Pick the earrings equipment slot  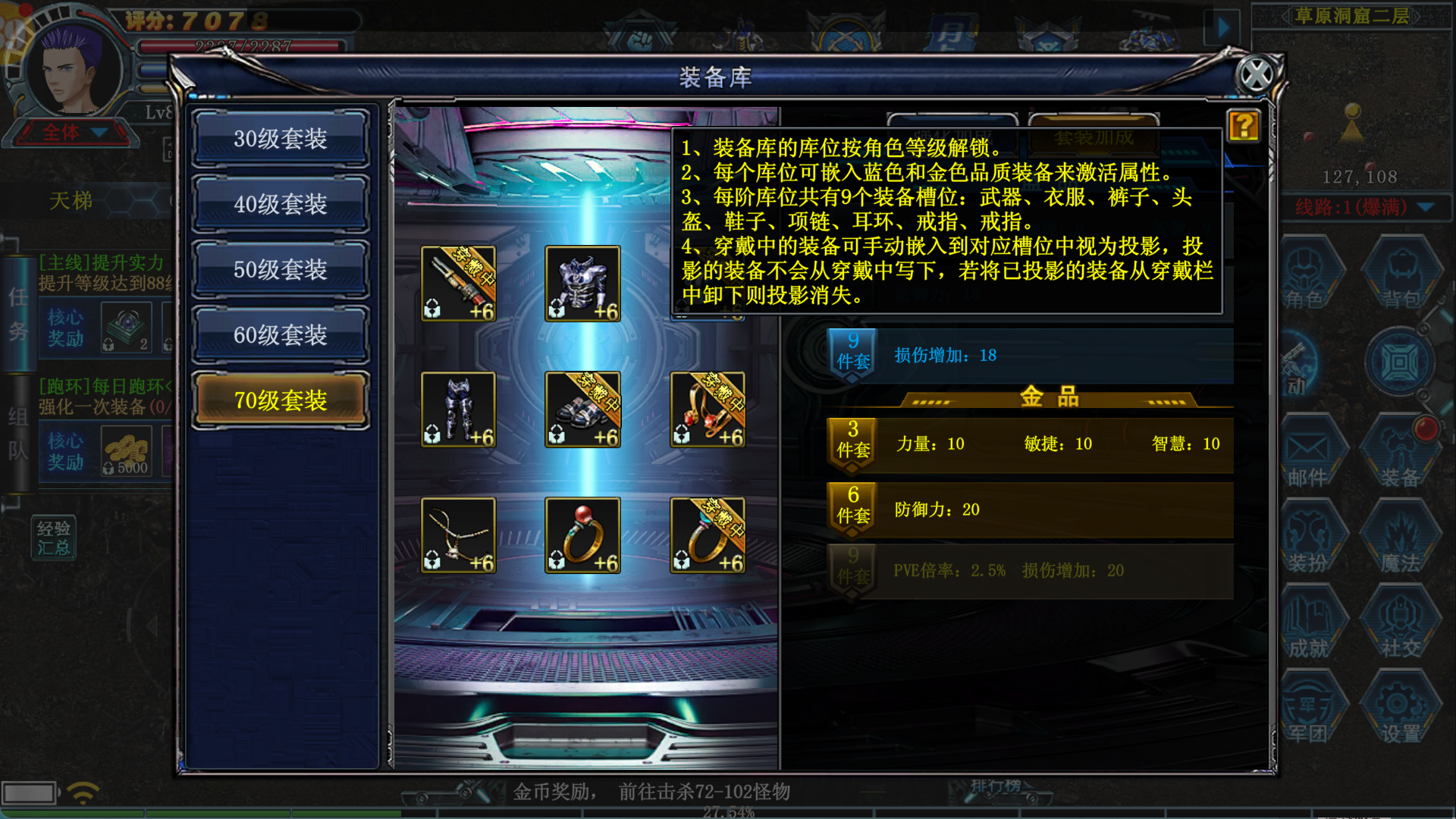tap(708, 409)
